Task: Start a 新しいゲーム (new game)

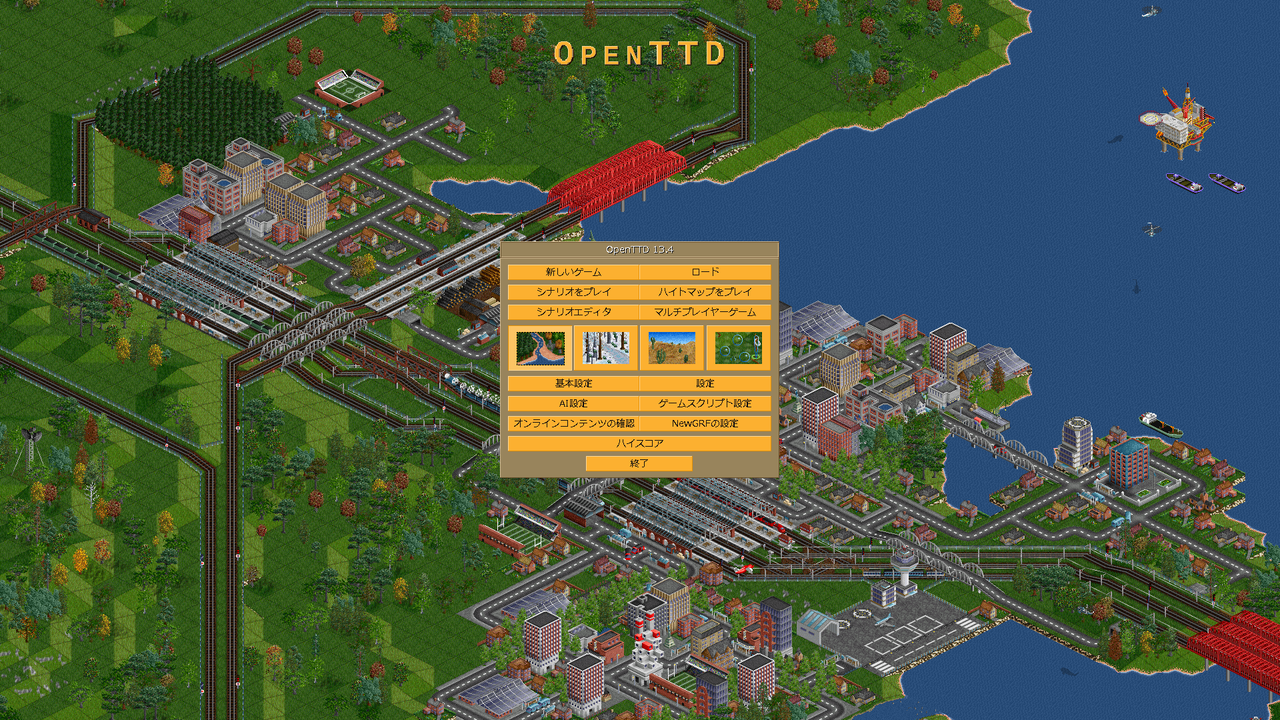Action: pyautogui.click(x=572, y=270)
